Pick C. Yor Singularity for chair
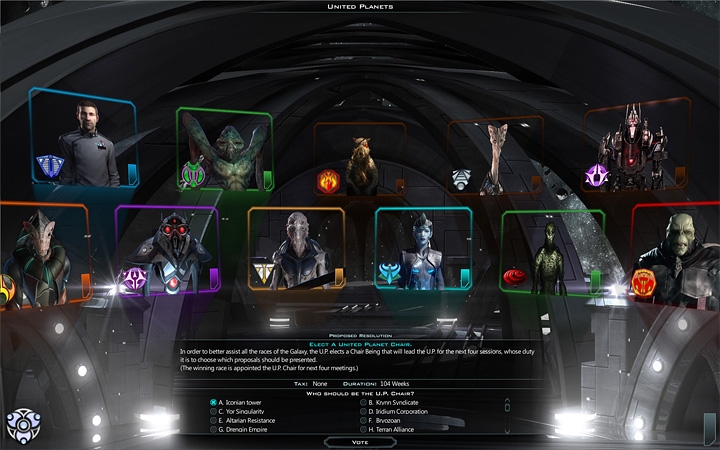The image size is (720, 450). [x=214, y=412]
